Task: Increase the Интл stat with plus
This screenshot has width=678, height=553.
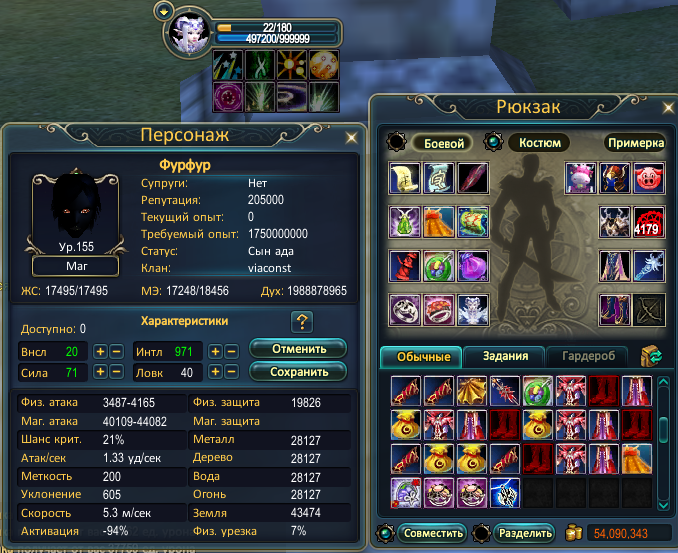Action: point(215,352)
